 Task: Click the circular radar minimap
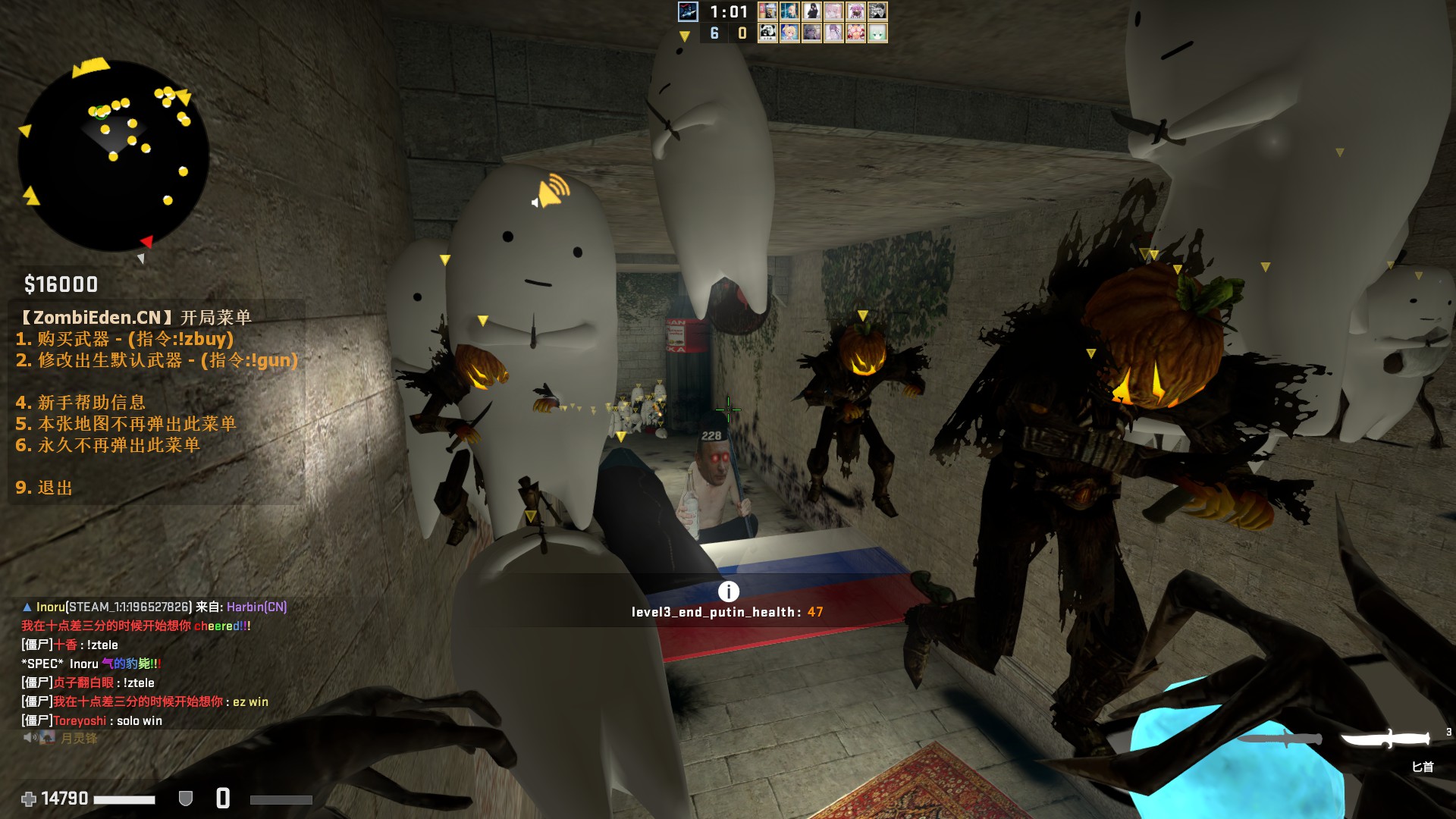click(114, 155)
